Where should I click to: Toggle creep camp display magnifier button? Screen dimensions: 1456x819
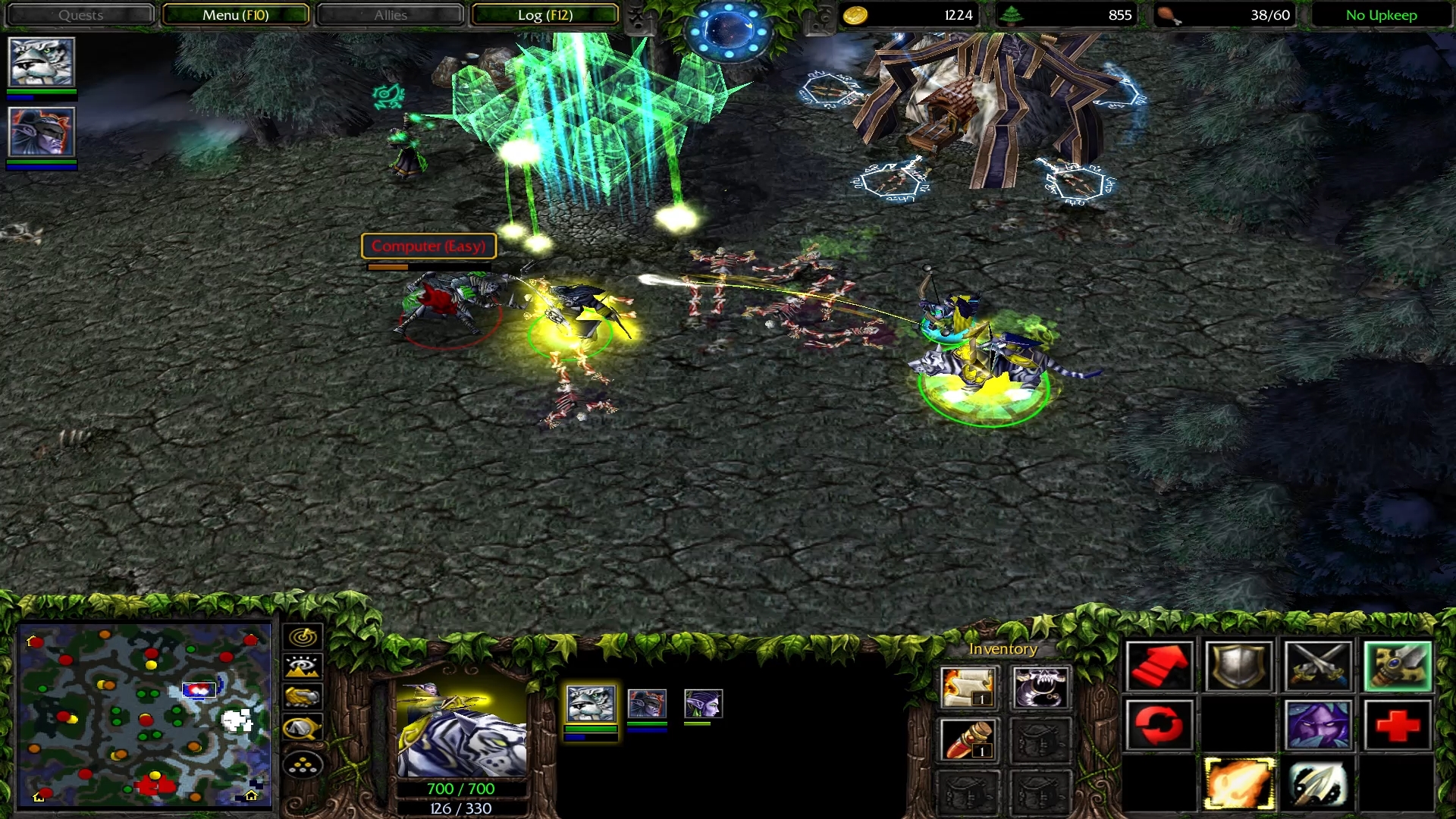(x=303, y=729)
